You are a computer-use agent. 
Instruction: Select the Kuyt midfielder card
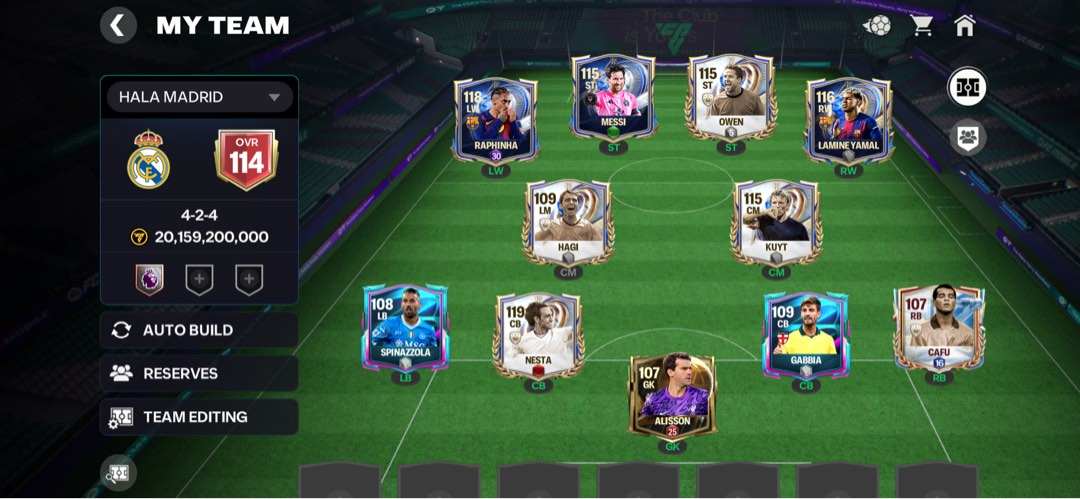click(x=776, y=222)
